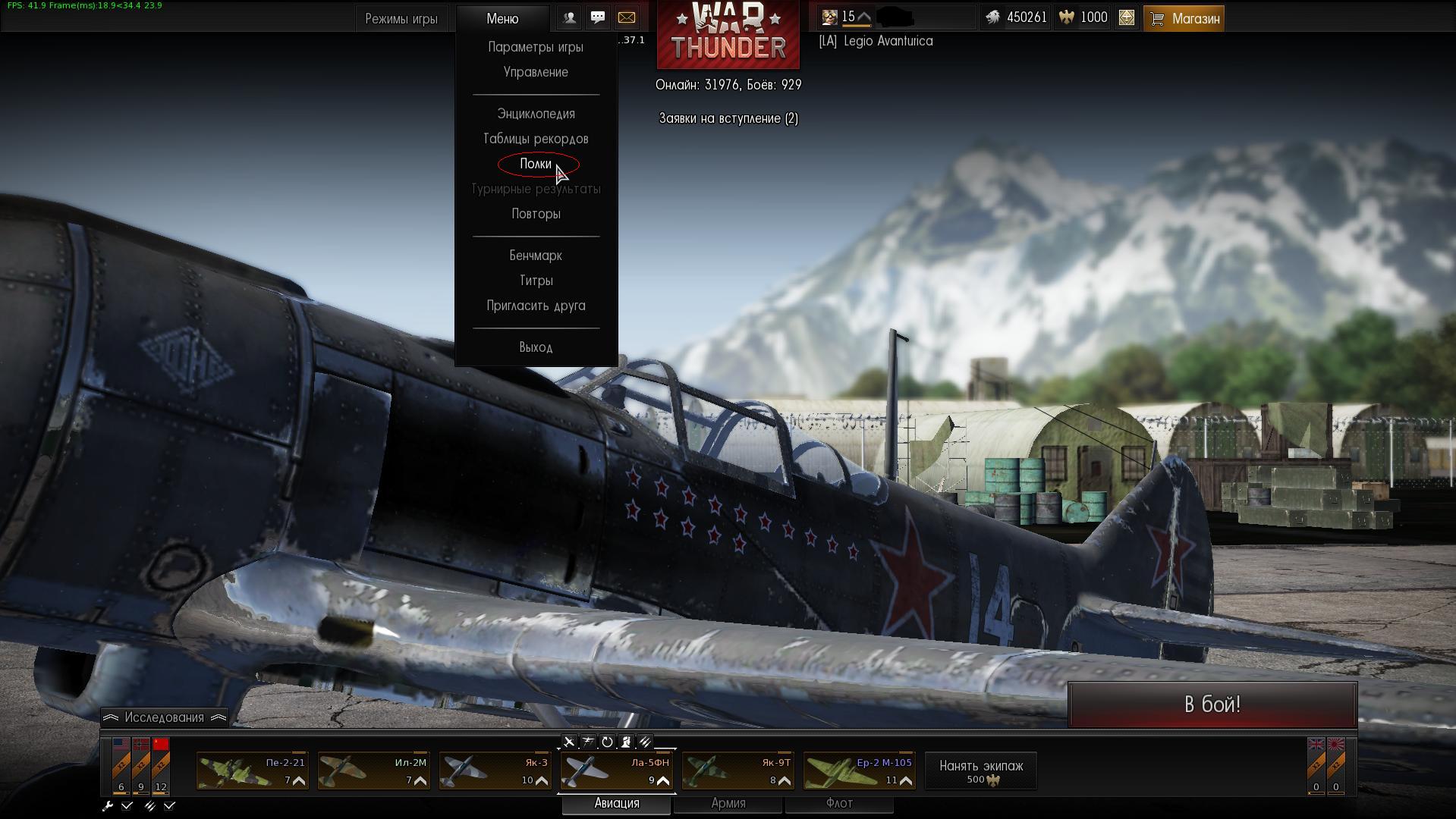Show the Таблицы рекордов leaderboards
This screenshot has width=1456, height=819.
click(536, 139)
